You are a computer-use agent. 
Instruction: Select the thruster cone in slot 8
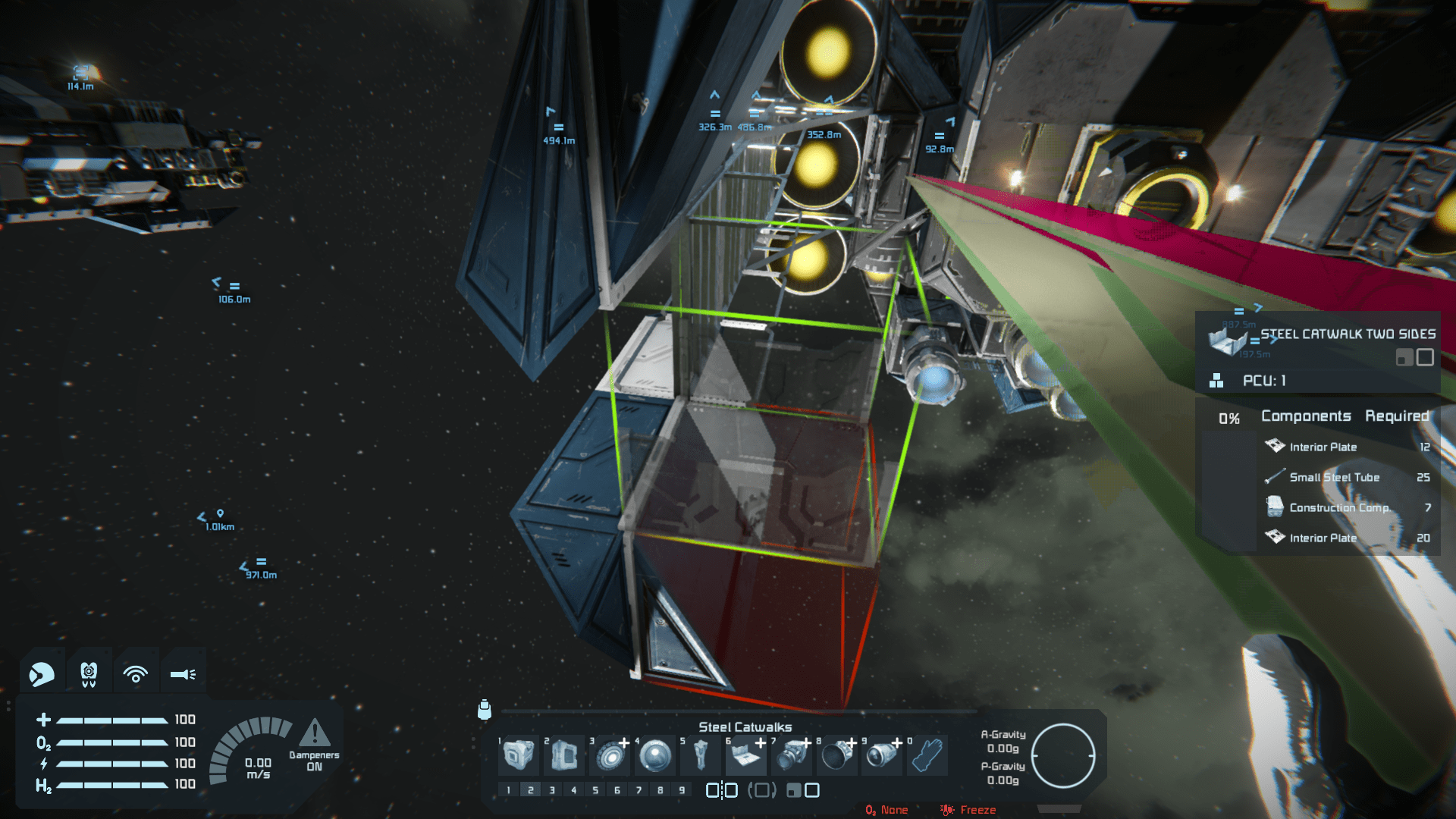(x=837, y=755)
